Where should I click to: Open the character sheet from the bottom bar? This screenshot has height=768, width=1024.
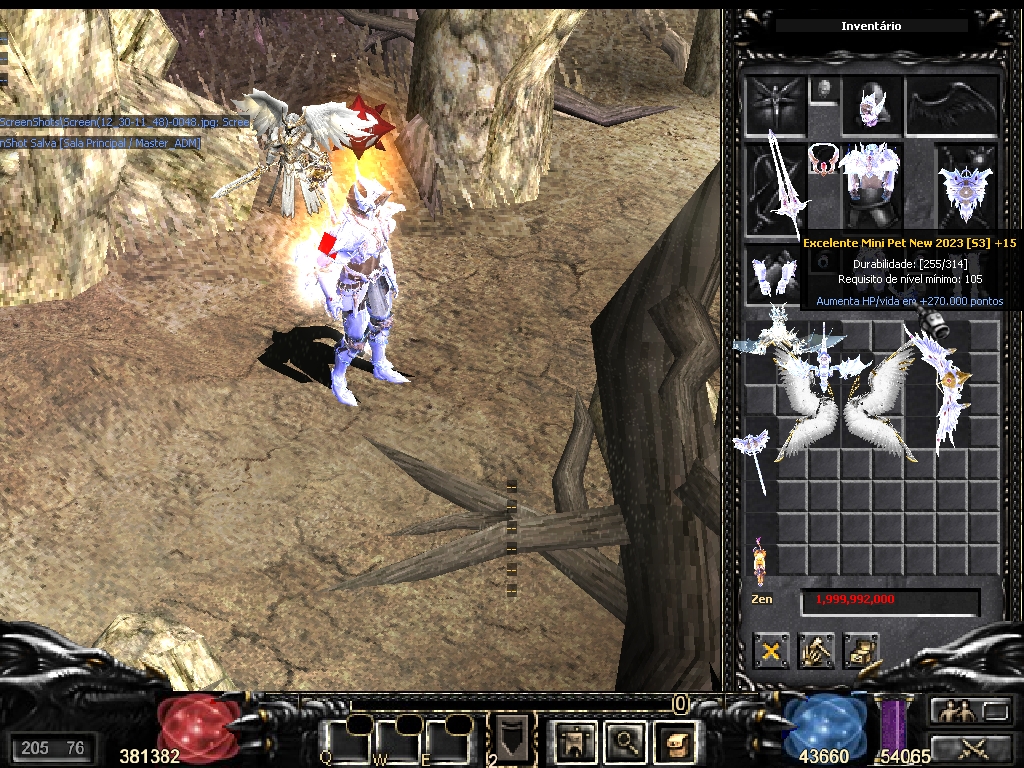(x=577, y=741)
